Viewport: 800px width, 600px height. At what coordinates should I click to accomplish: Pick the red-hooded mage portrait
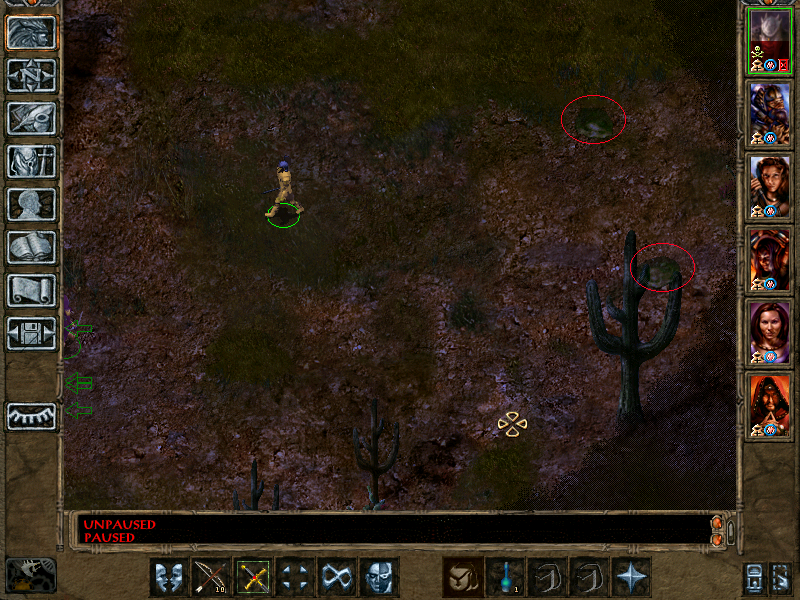[x=770, y=402]
